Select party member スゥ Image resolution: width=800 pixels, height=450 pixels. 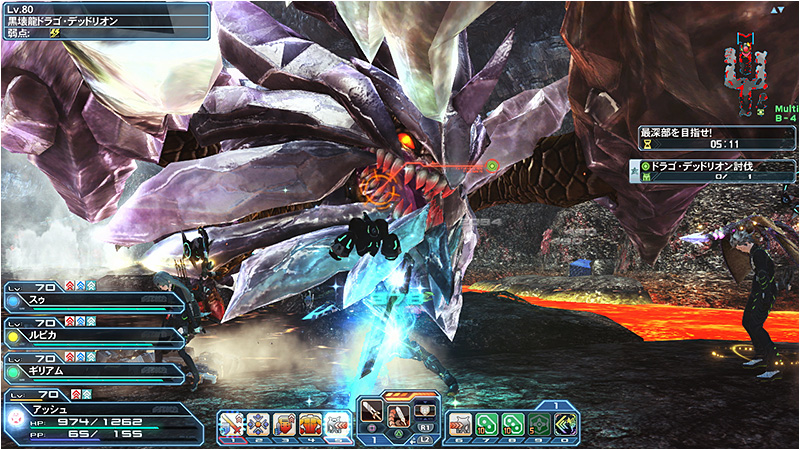[x=95, y=298]
